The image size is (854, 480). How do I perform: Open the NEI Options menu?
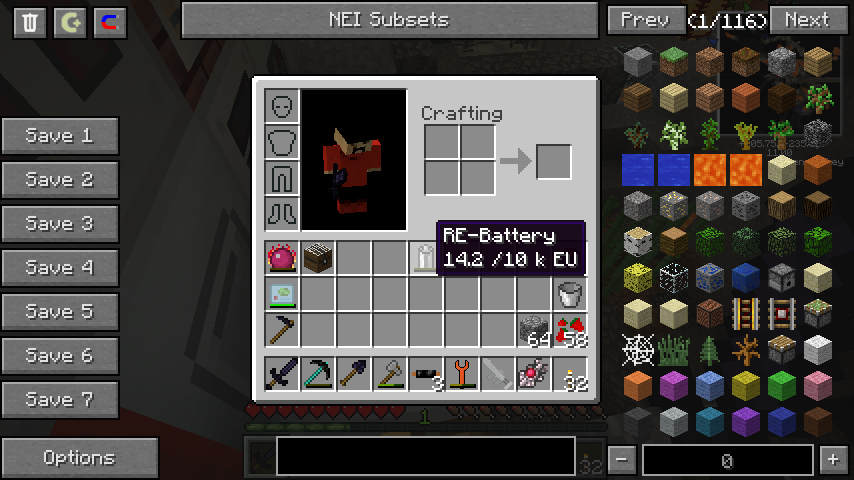(x=79, y=458)
